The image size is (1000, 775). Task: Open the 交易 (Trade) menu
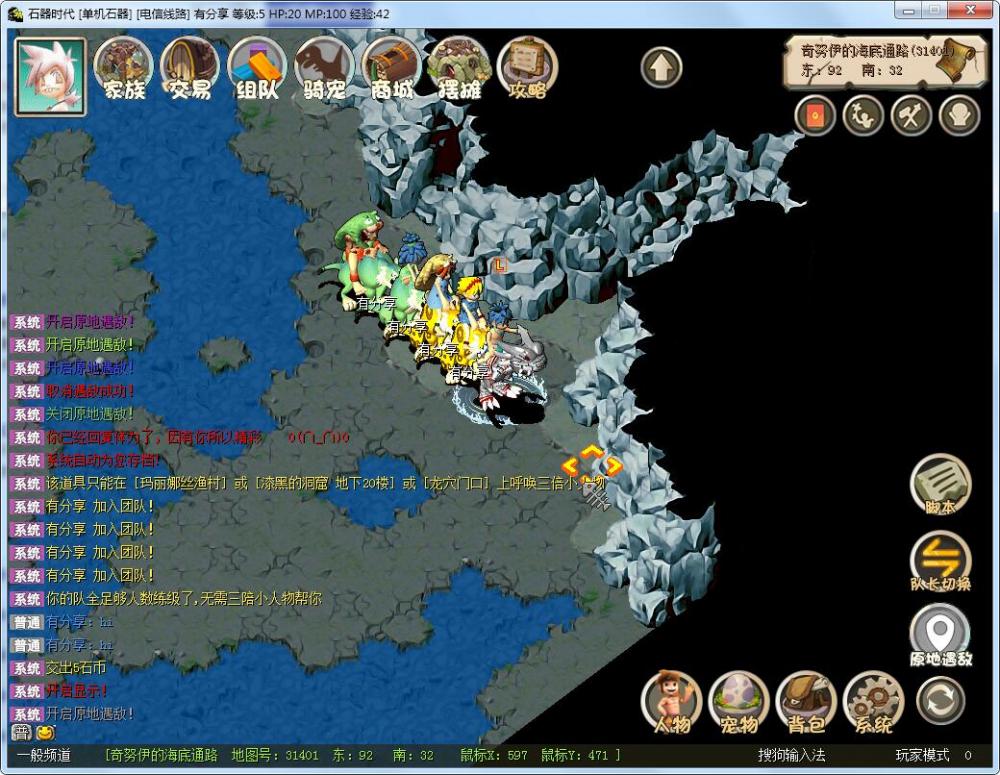tap(190, 68)
